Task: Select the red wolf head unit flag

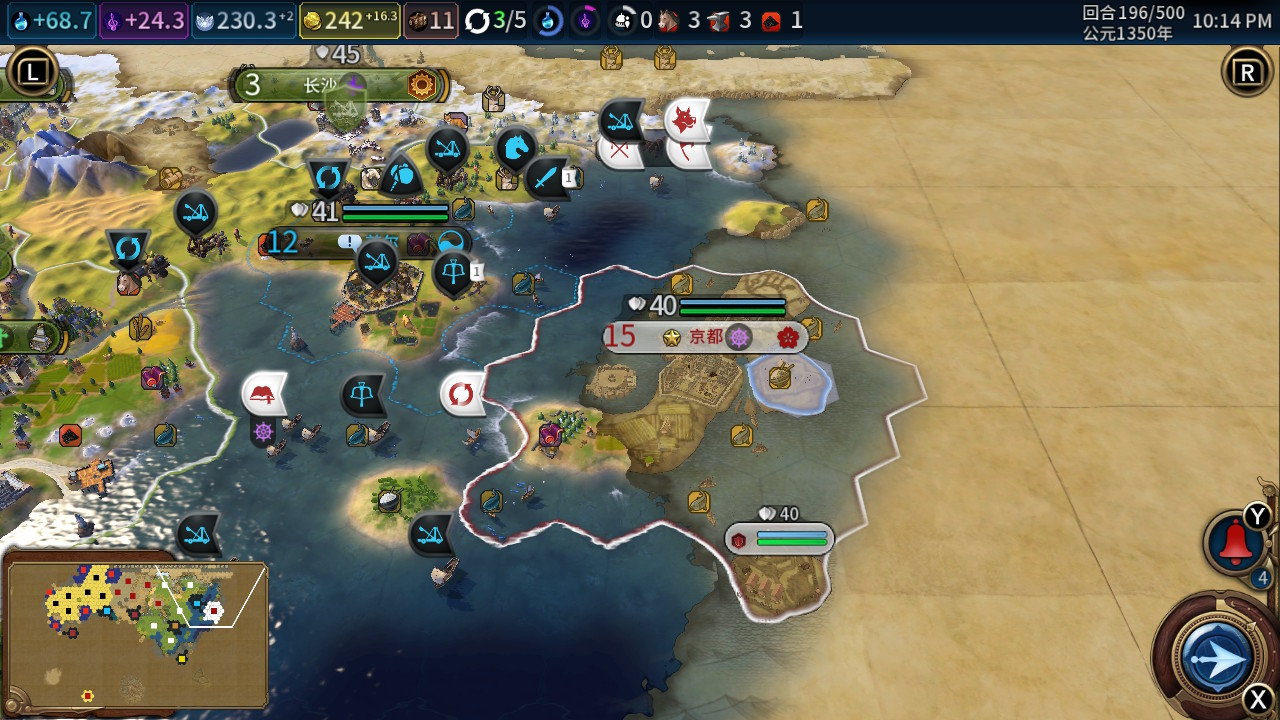Action: [687, 121]
